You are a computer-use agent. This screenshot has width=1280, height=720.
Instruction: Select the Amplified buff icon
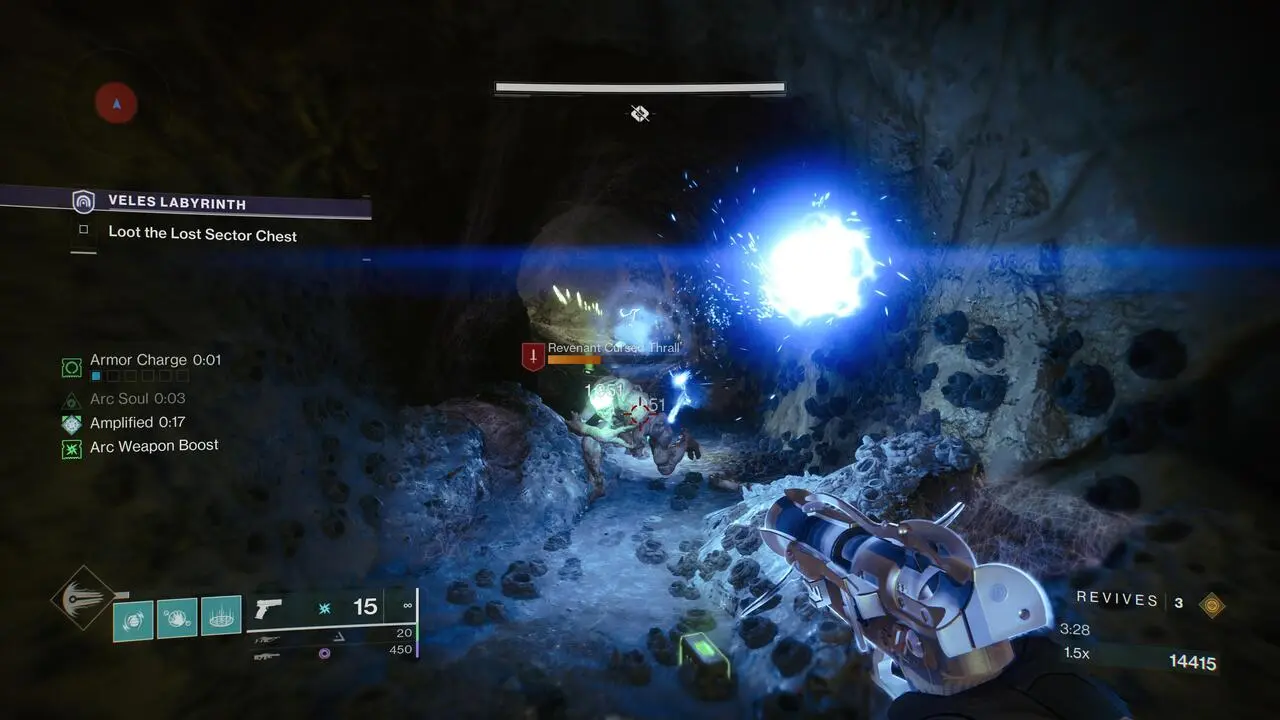pos(71,423)
